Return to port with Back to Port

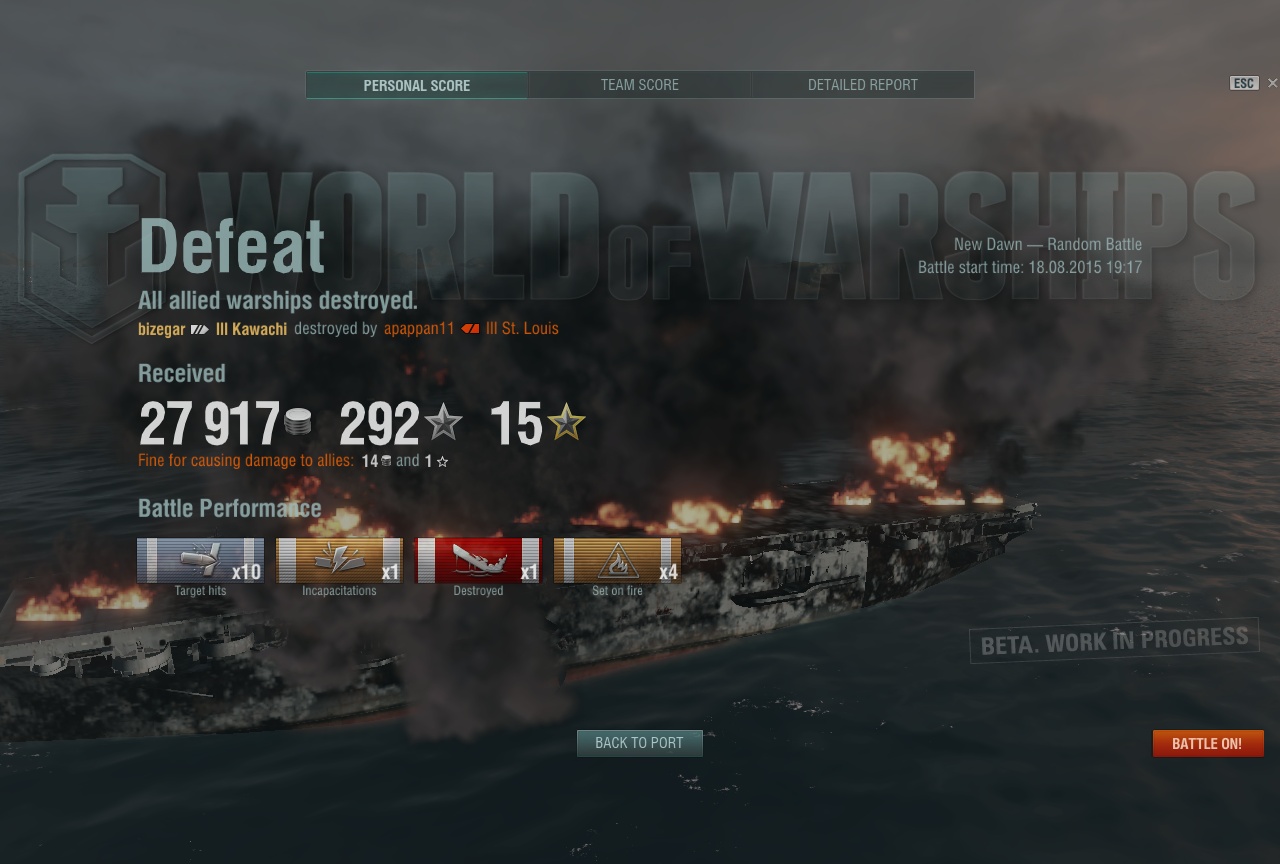click(x=639, y=743)
